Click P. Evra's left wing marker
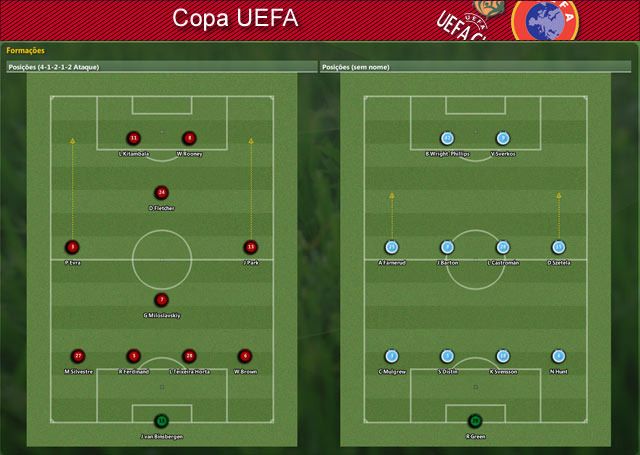Image resolution: width=640 pixels, height=455 pixels. click(72, 246)
